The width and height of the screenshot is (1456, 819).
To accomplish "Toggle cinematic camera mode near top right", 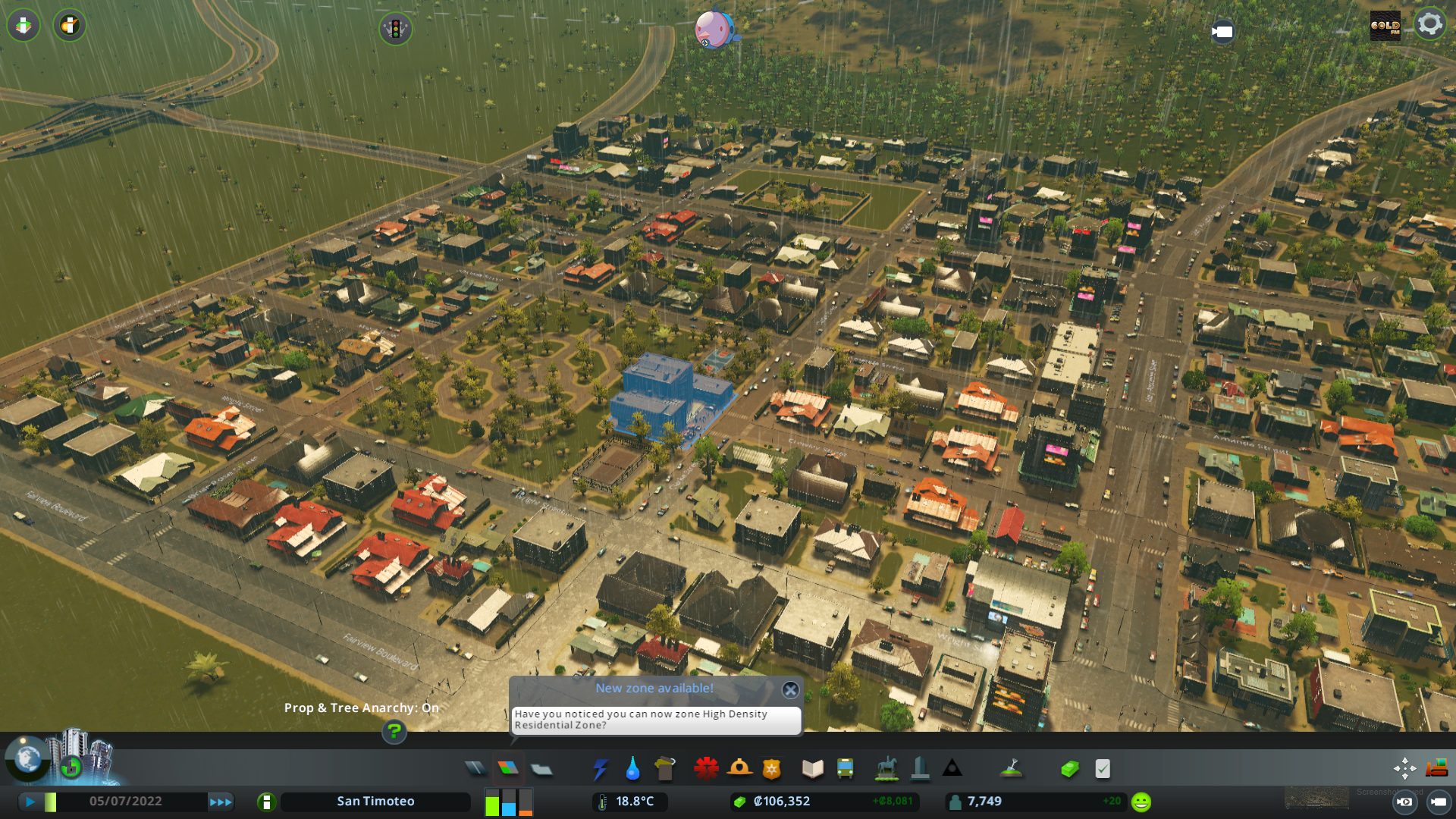I will point(1223,32).
